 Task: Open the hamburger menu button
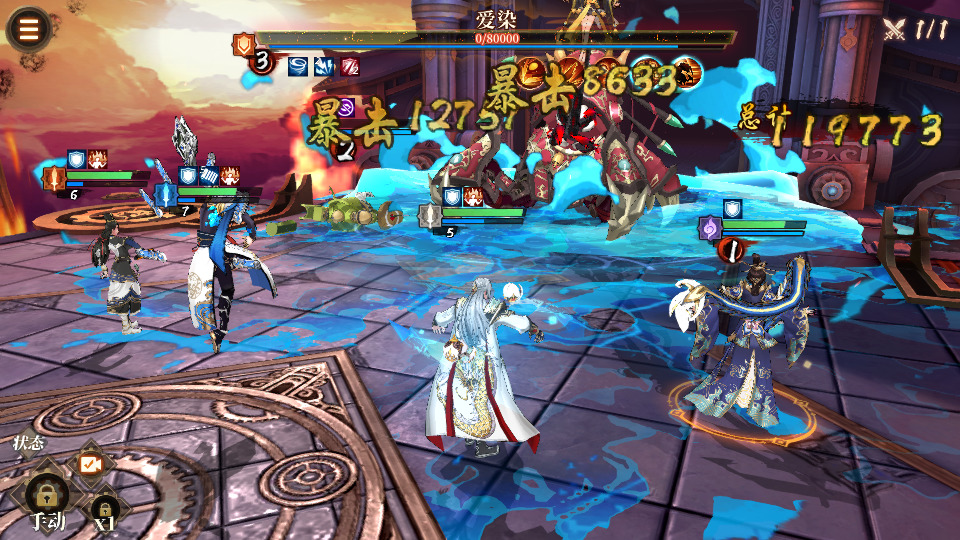(28, 29)
